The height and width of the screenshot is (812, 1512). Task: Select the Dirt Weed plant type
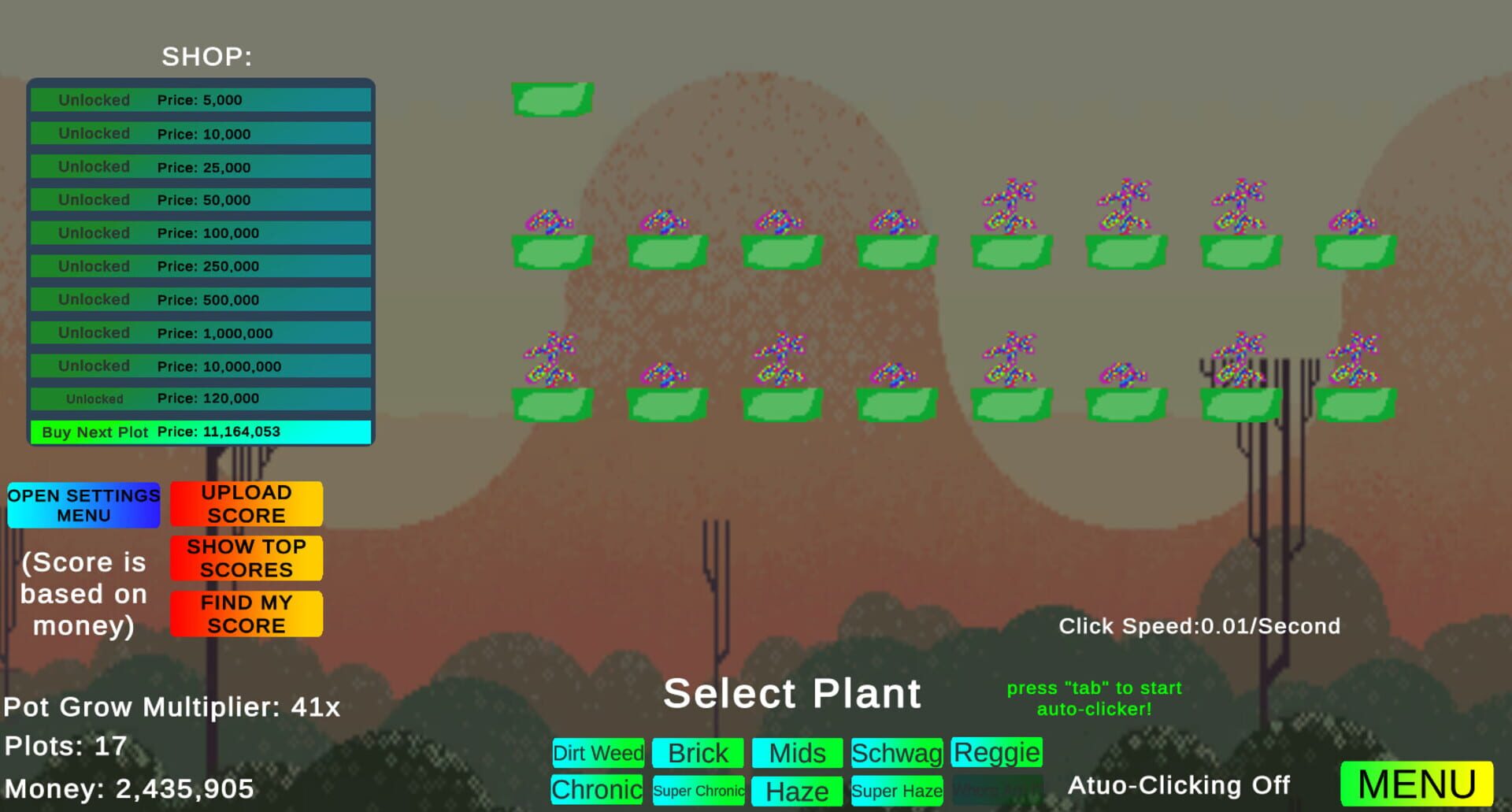[598, 753]
